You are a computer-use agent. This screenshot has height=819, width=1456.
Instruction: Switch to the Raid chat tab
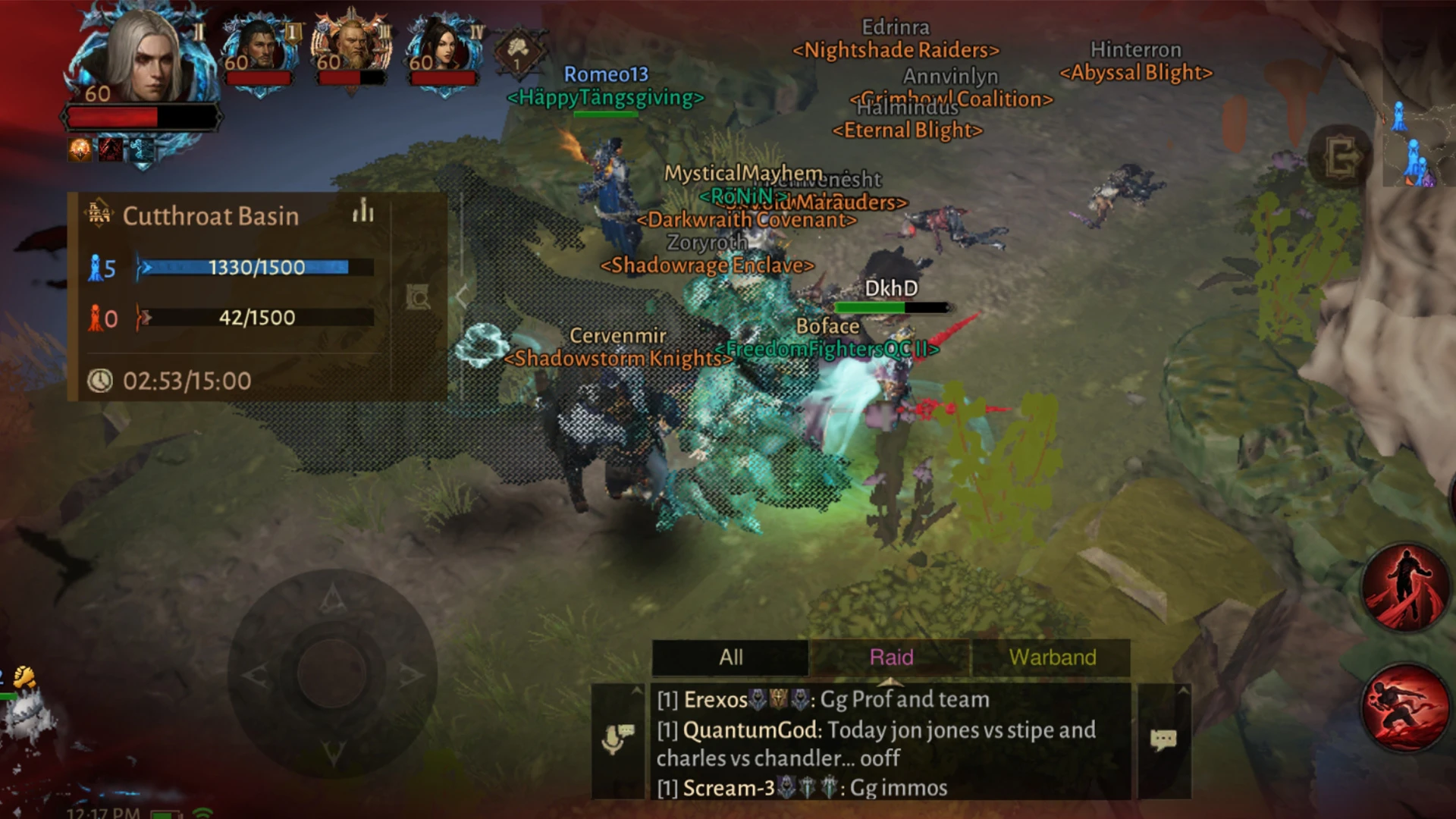pos(890,657)
